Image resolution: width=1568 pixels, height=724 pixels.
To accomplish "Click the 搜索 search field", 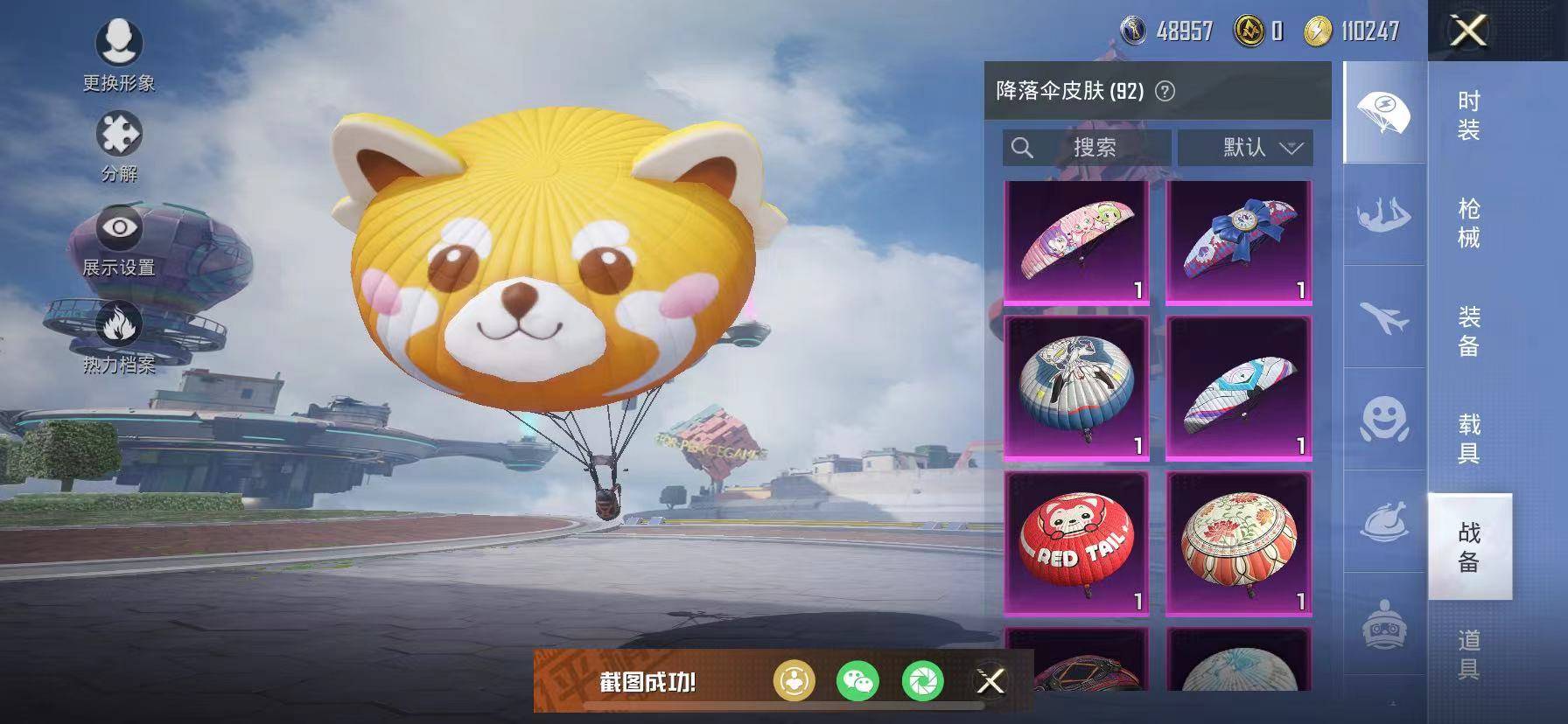I will pyautogui.click(x=1085, y=148).
